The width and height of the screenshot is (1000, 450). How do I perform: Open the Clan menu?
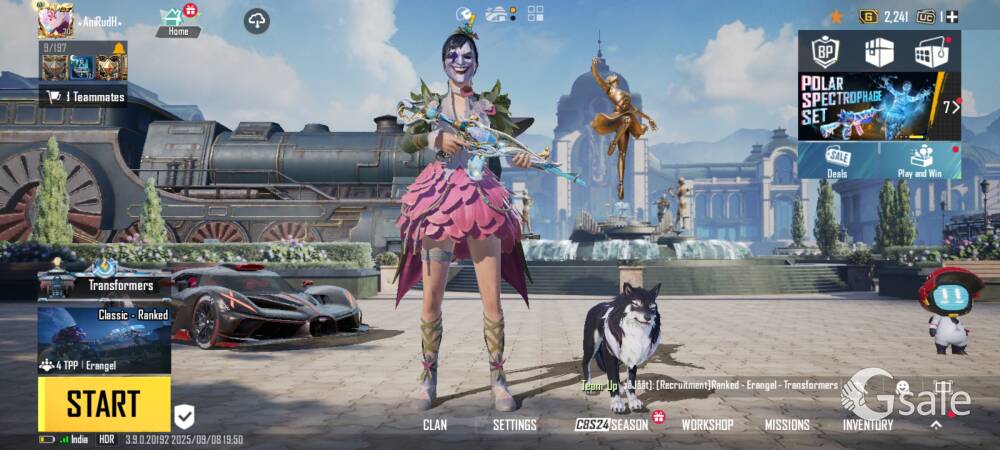coord(435,425)
